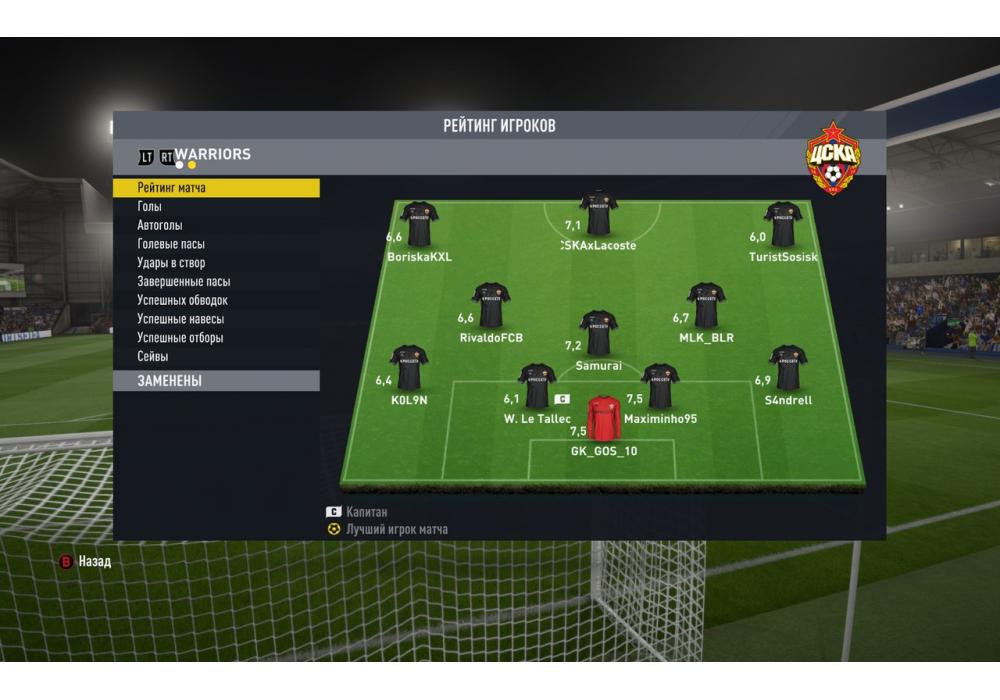Open the Автоголы stat entry
This screenshot has width=1000, height=700.
[160, 226]
